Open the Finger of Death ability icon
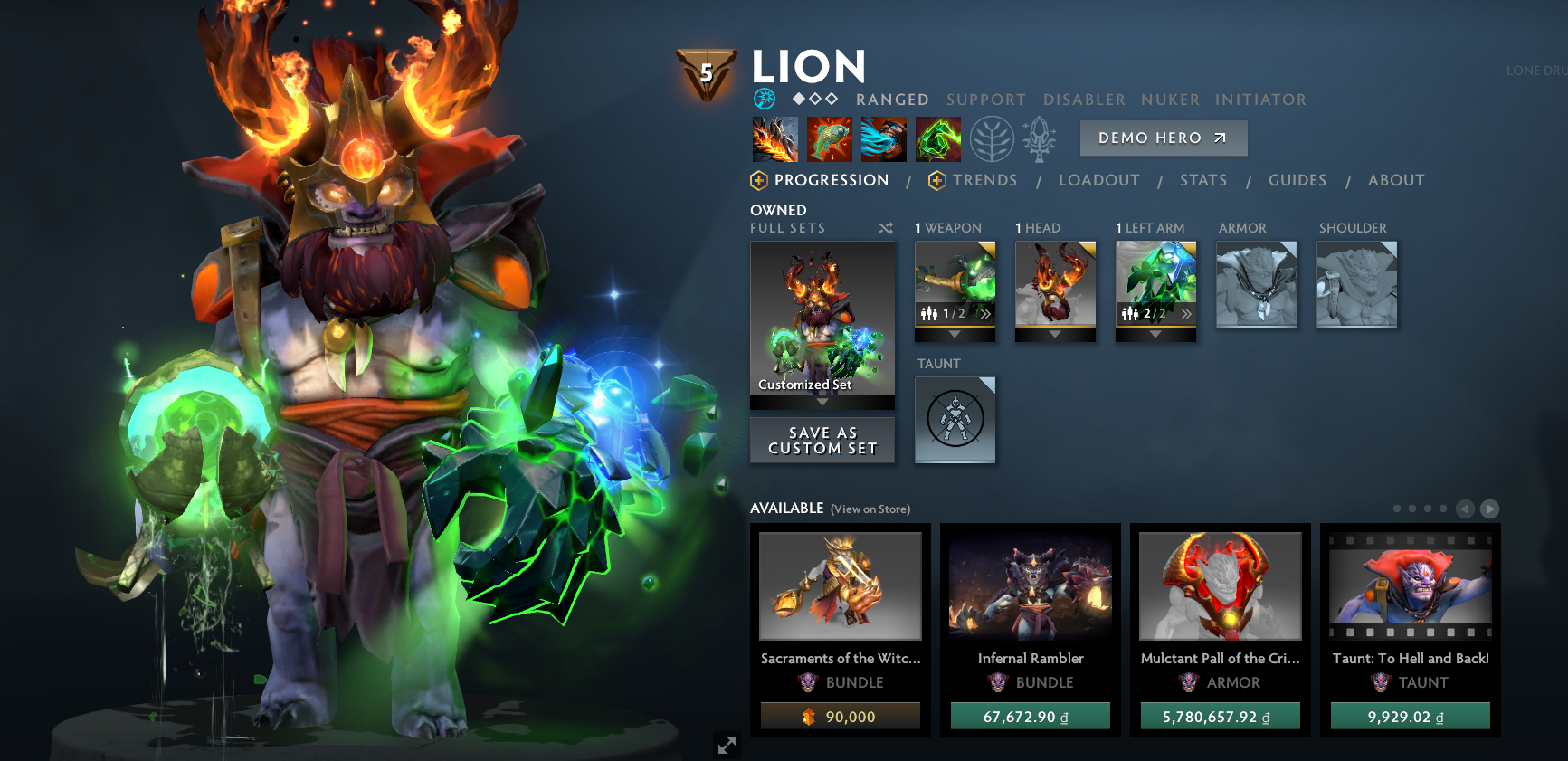The width and height of the screenshot is (1568, 761). 938,138
